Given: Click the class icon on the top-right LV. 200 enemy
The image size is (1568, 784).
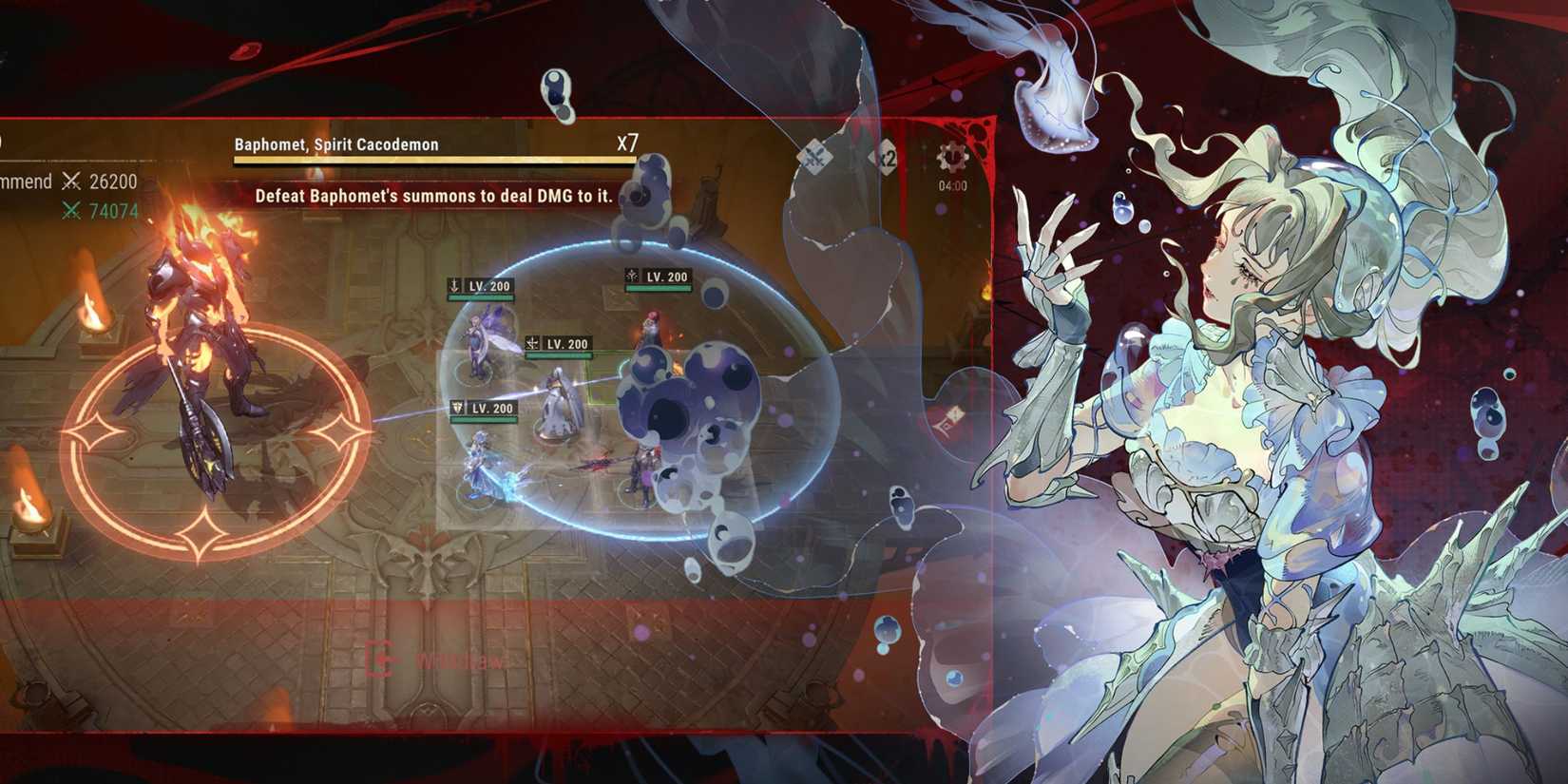Looking at the screenshot, I should click(x=632, y=274).
